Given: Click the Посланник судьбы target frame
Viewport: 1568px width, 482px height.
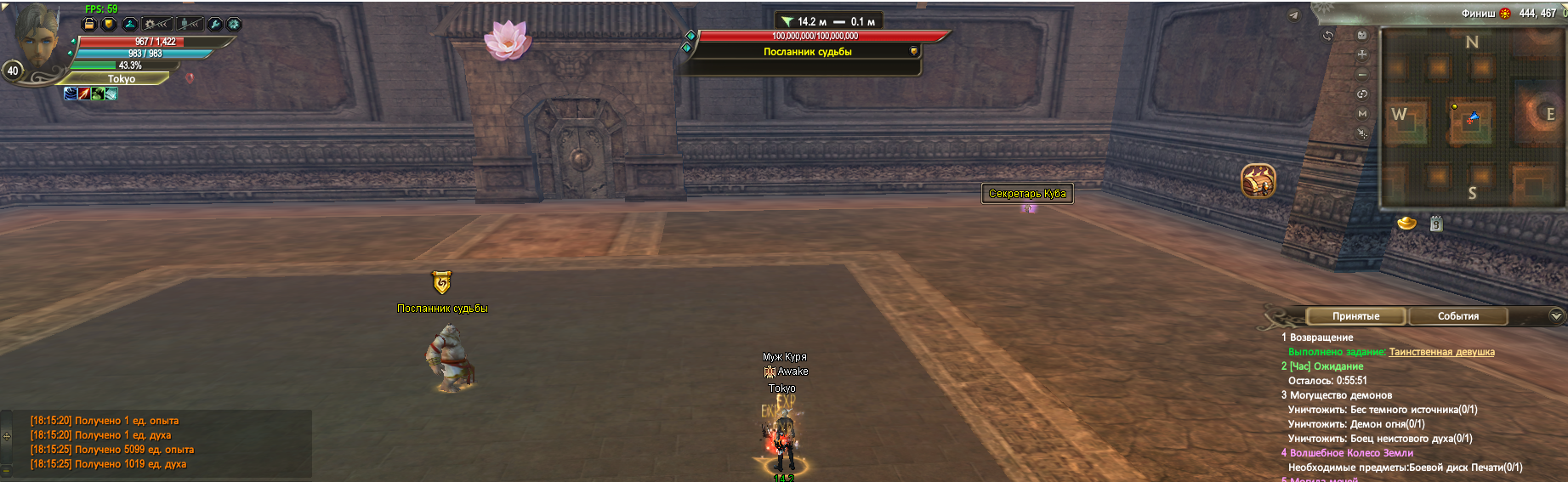Looking at the screenshot, I should click(x=806, y=52).
